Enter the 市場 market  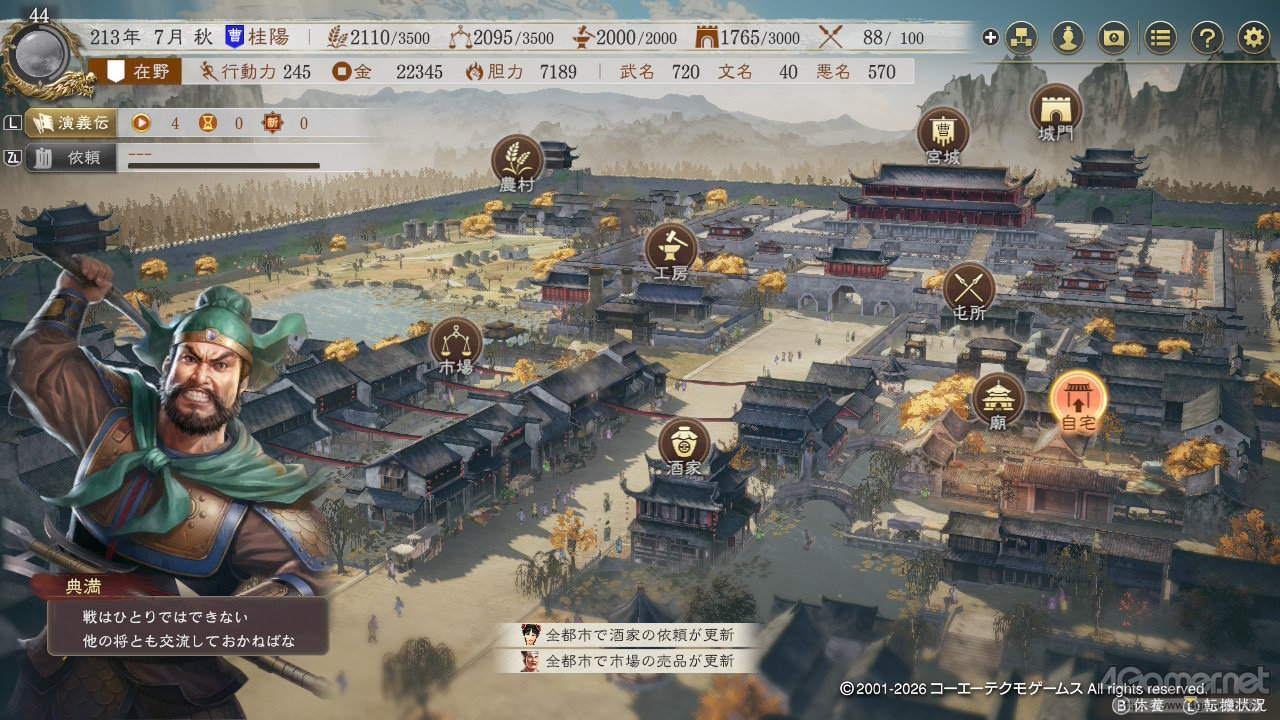tap(455, 342)
